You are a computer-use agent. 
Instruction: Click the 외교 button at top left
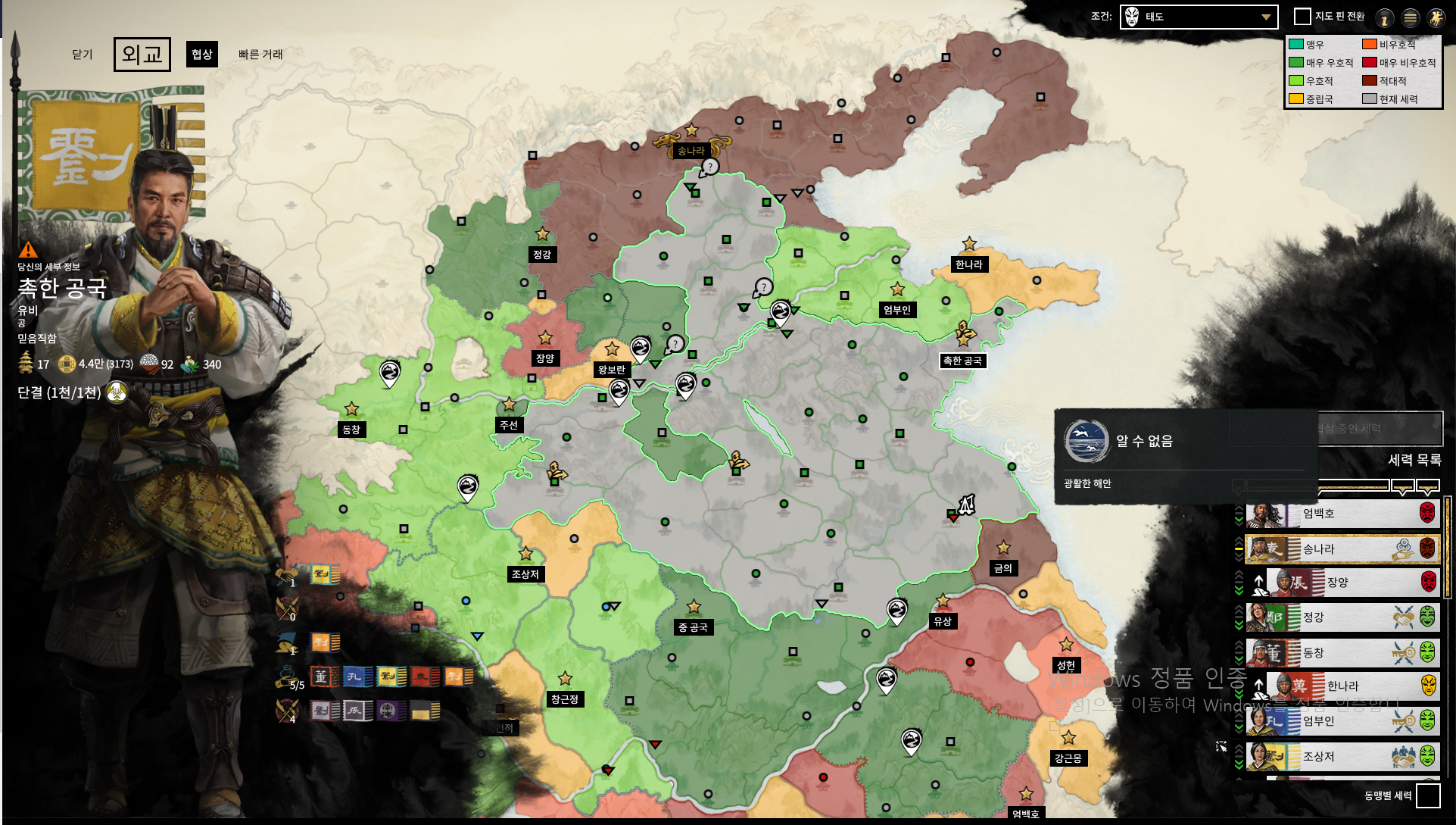coord(141,54)
